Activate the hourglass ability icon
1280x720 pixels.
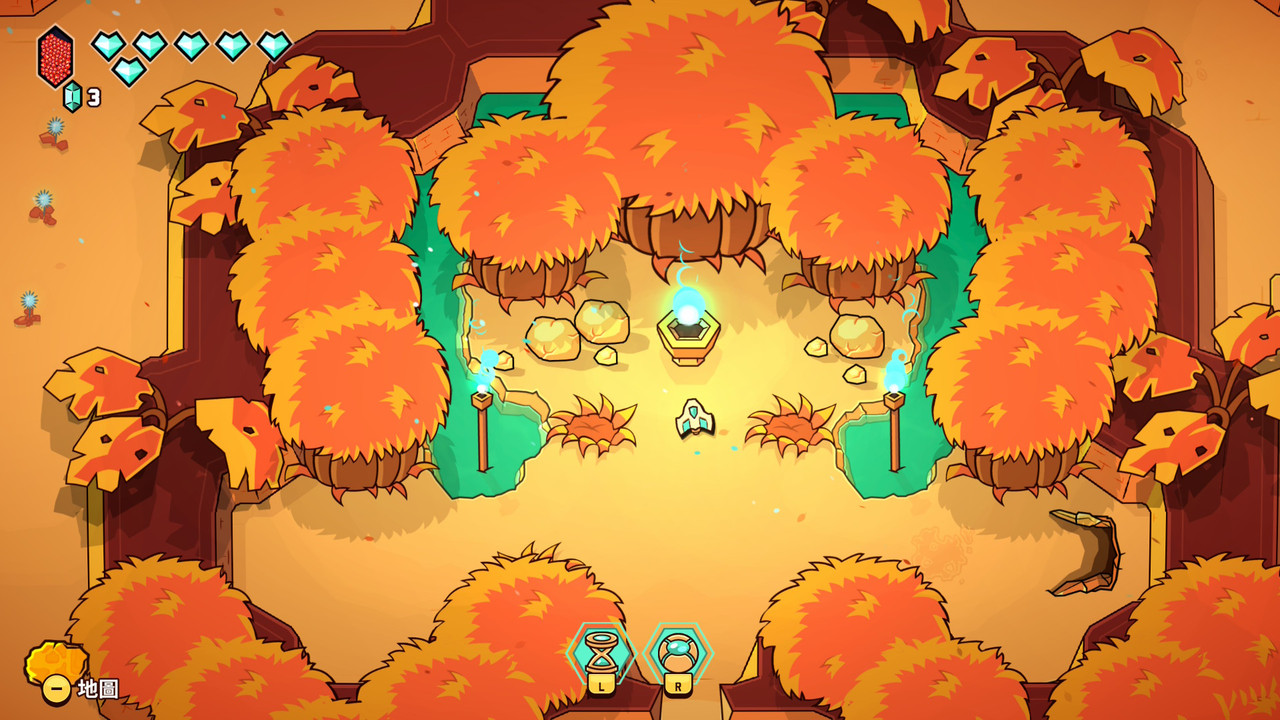(600, 652)
